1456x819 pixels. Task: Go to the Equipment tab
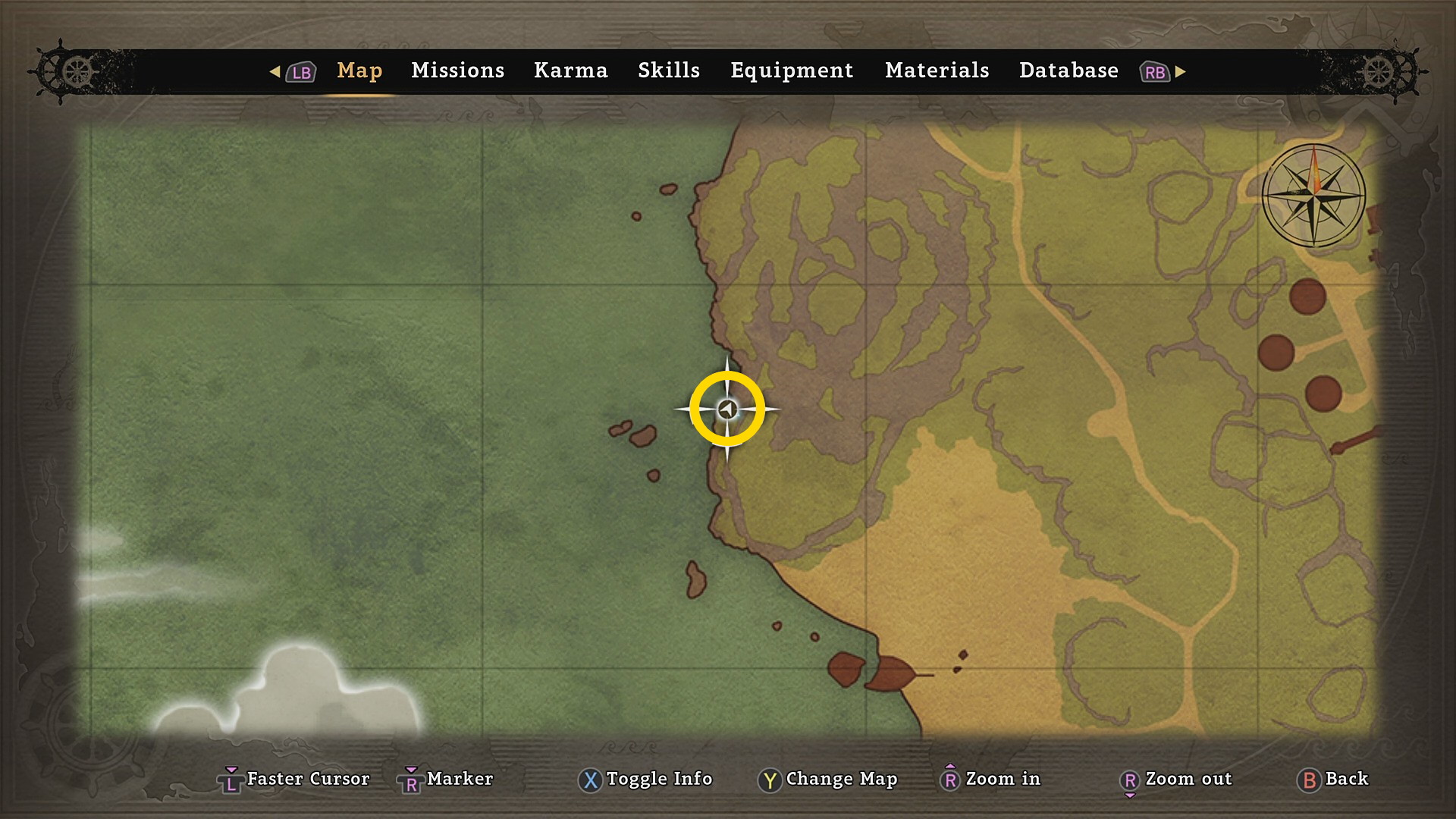click(792, 71)
